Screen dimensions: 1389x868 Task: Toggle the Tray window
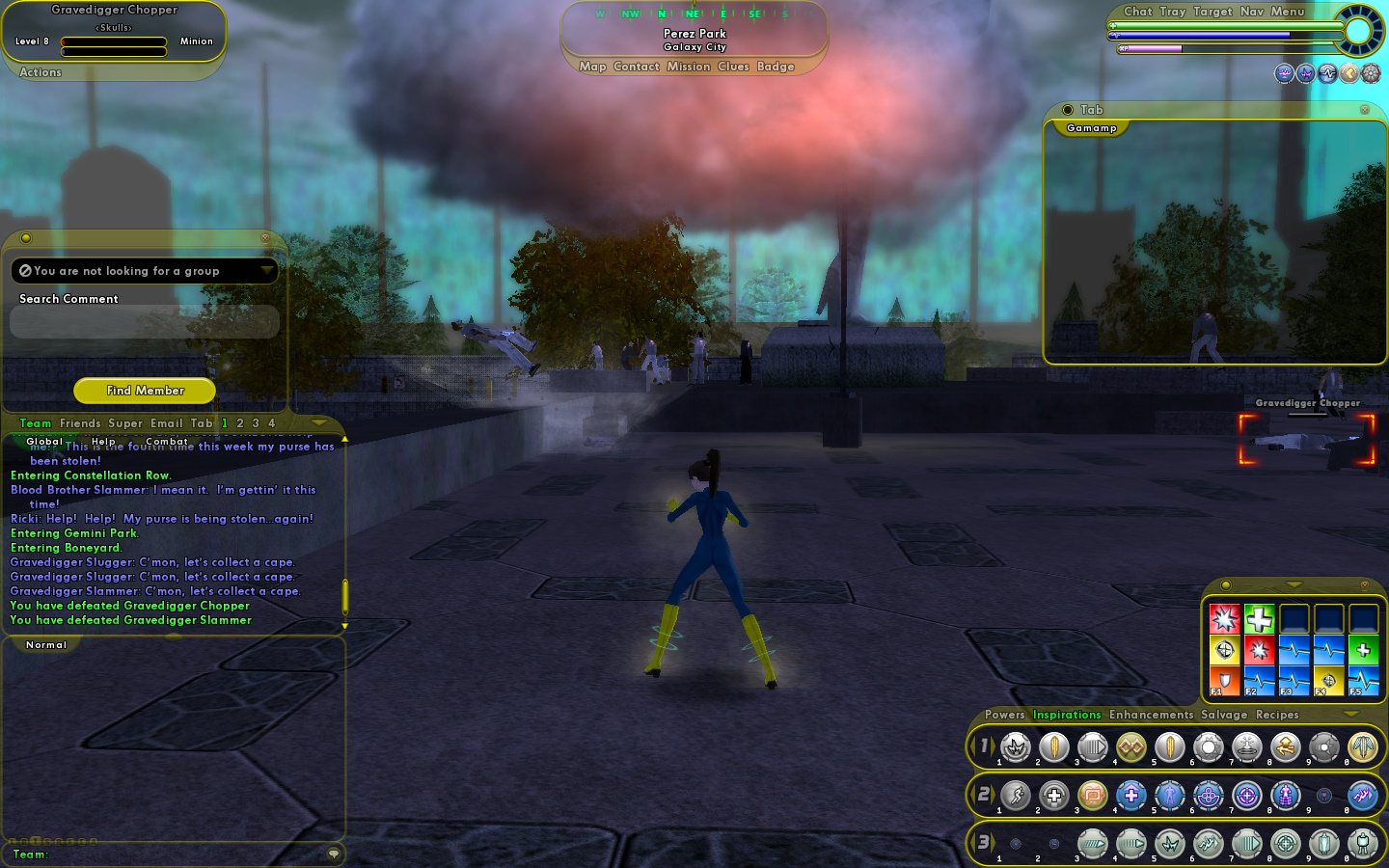point(1172,12)
